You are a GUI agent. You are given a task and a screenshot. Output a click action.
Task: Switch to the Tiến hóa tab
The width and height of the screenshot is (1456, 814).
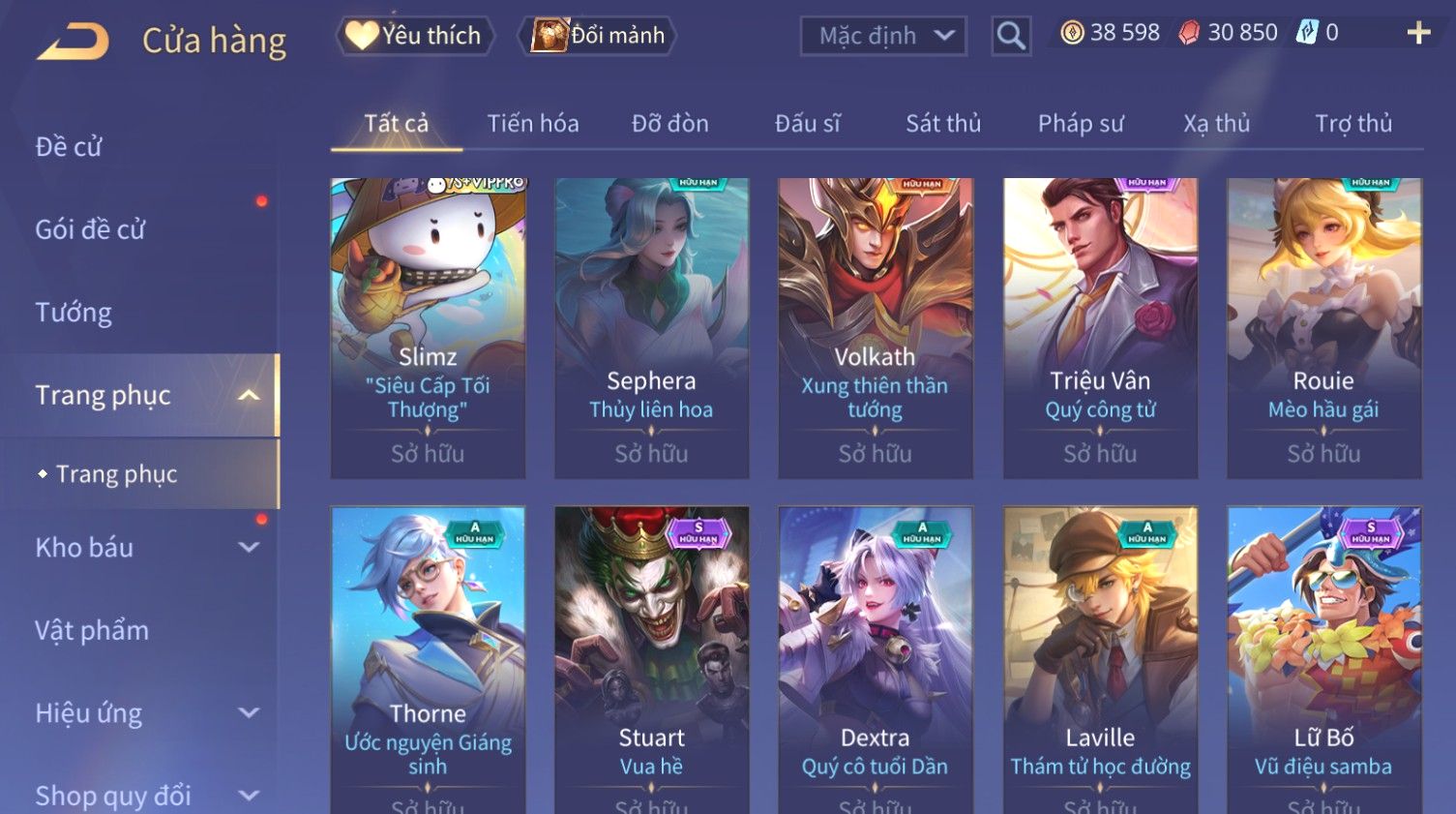533,124
